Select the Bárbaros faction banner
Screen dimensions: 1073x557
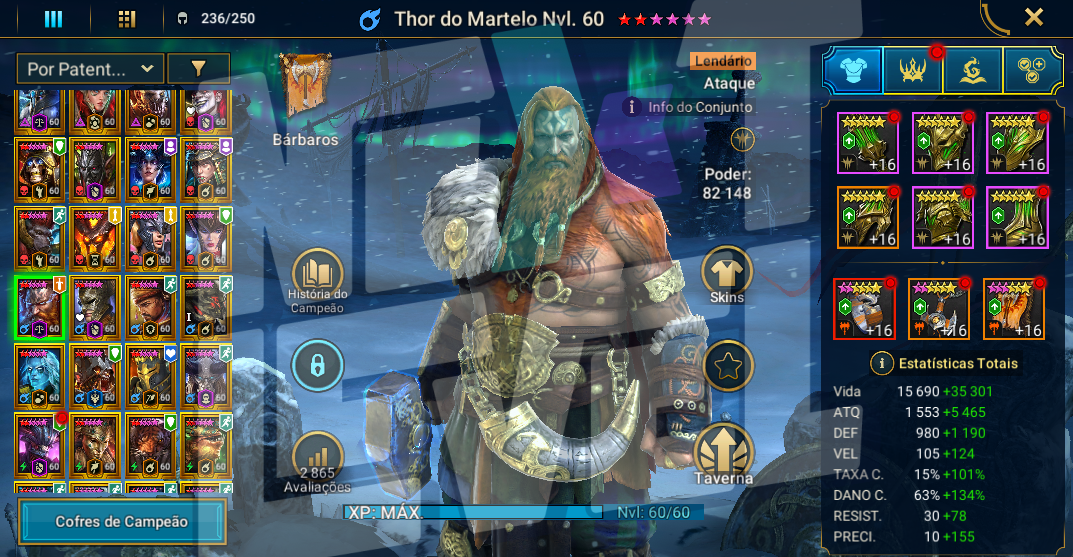click(304, 90)
